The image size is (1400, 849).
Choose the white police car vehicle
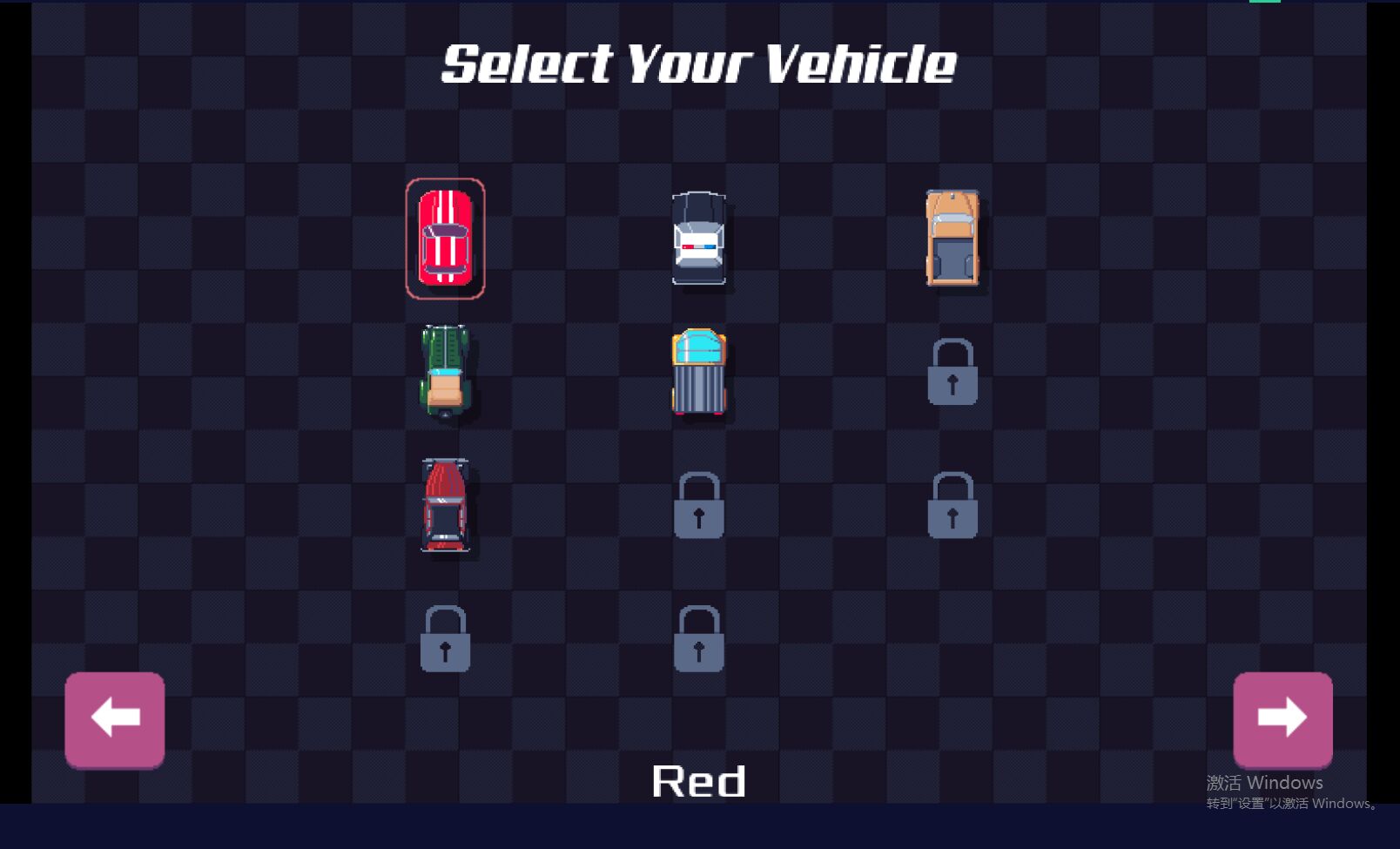click(x=699, y=238)
